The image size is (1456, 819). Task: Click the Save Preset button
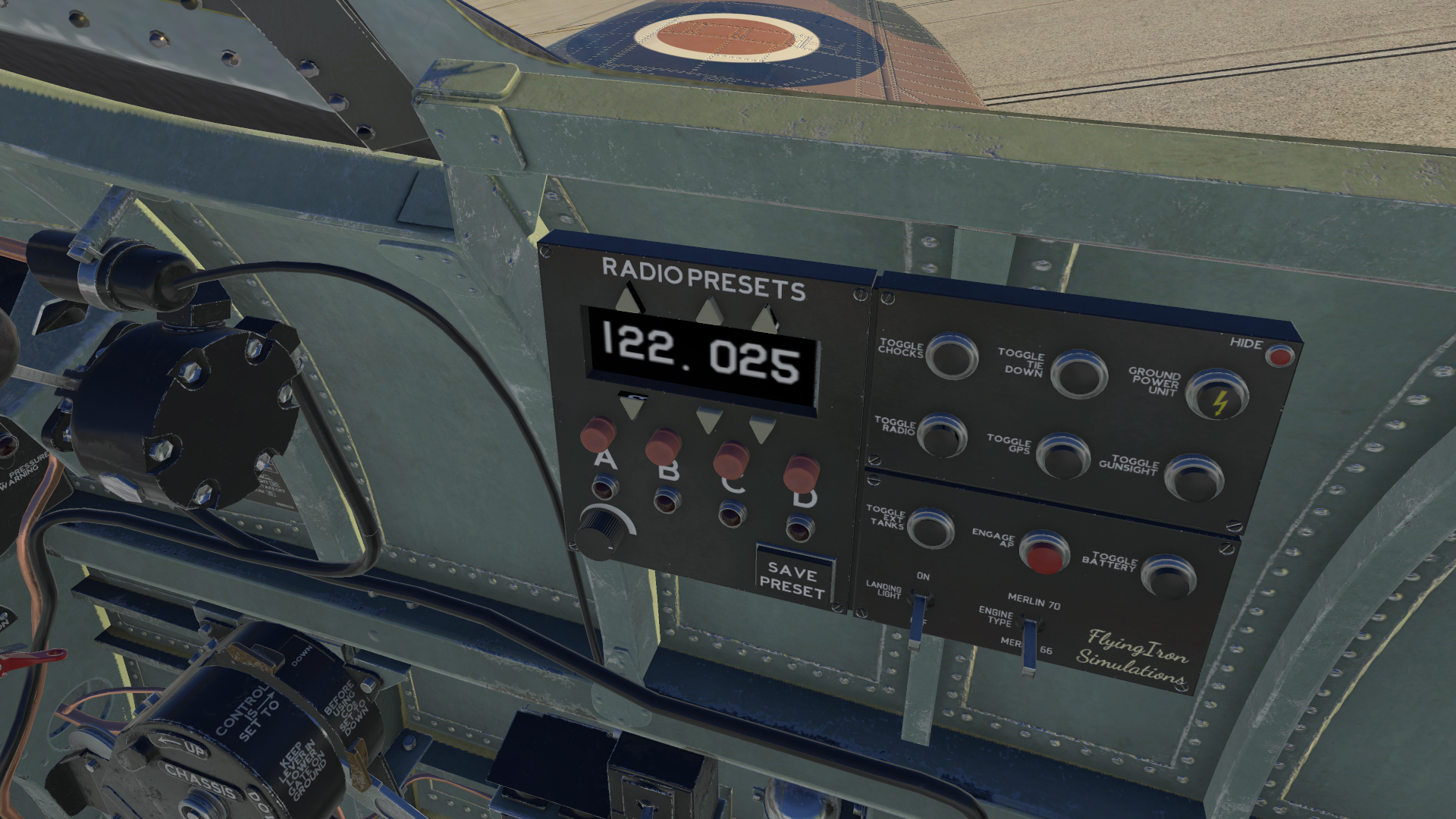pyautogui.click(x=792, y=580)
